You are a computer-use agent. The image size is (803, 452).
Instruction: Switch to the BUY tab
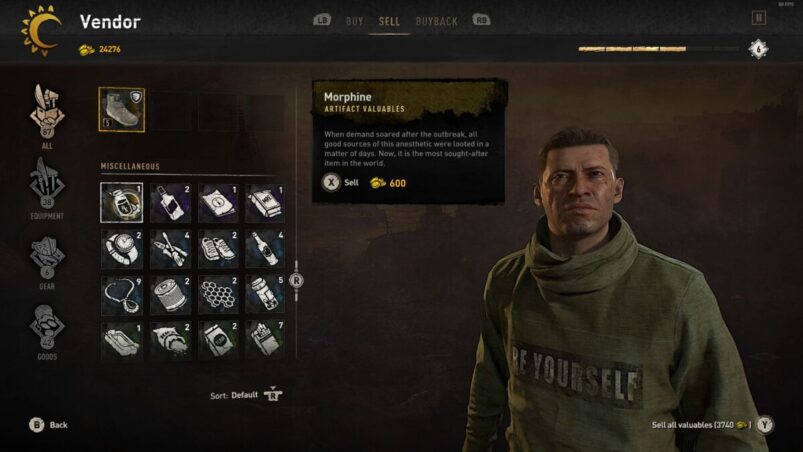pos(354,20)
